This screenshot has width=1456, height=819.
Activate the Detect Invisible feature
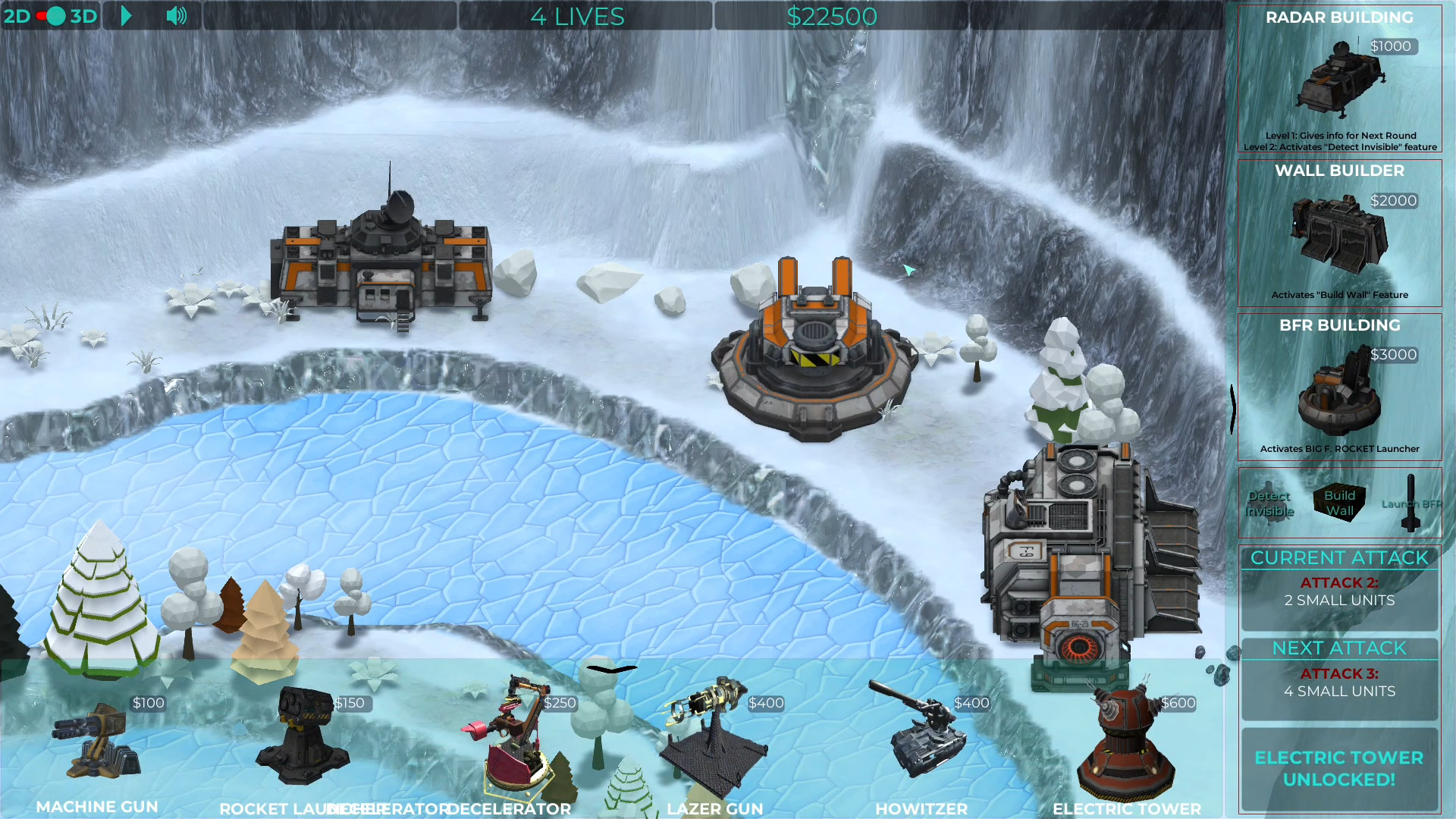pos(1269,504)
